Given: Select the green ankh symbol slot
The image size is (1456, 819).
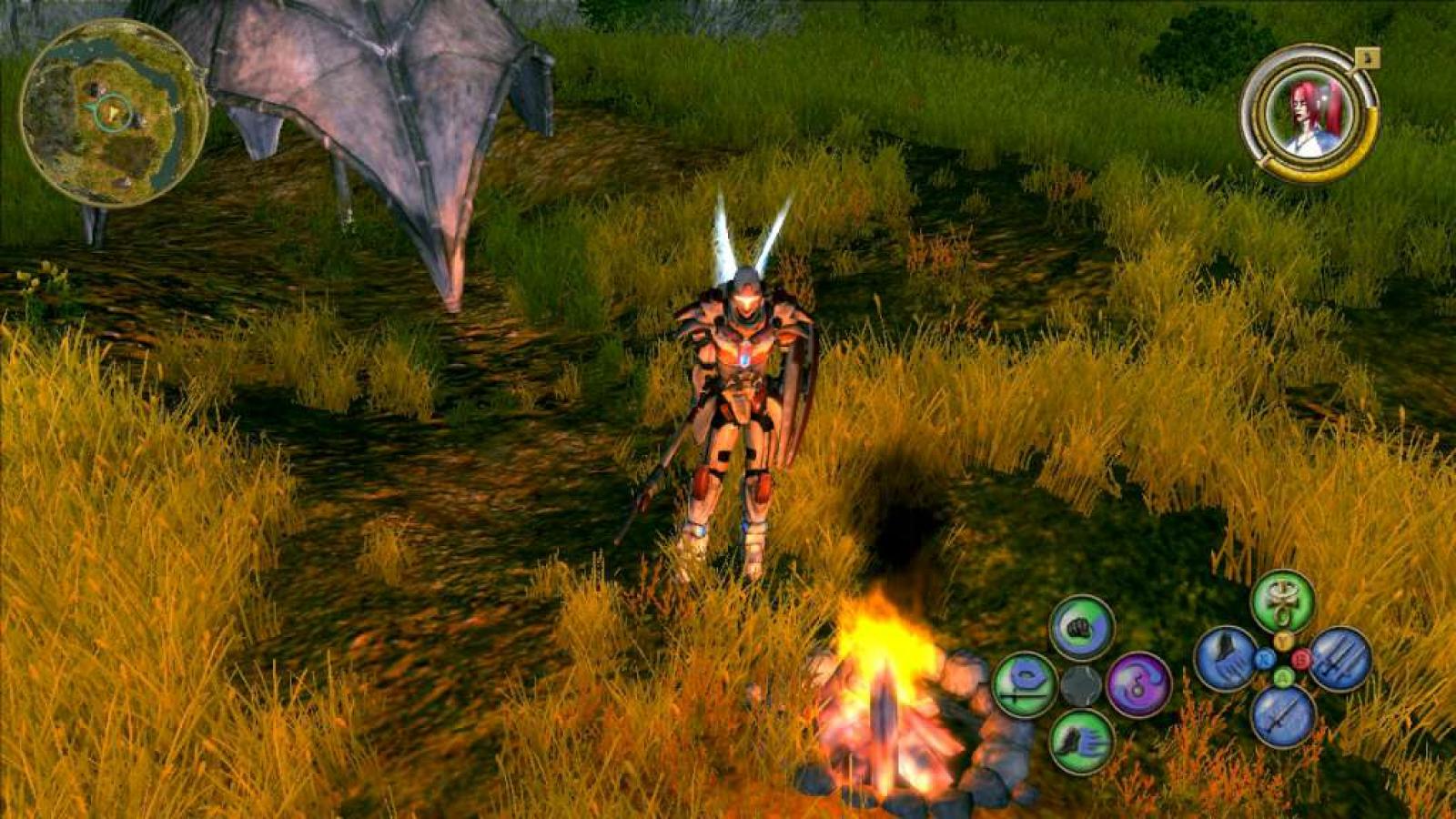Looking at the screenshot, I should tap(1282, 602).
